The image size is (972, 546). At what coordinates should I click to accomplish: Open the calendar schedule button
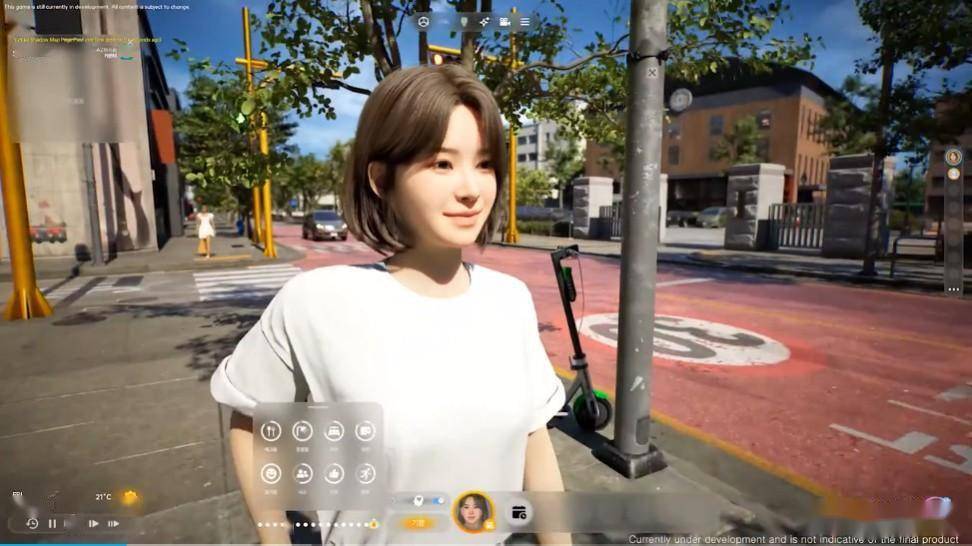pos(519,512)
